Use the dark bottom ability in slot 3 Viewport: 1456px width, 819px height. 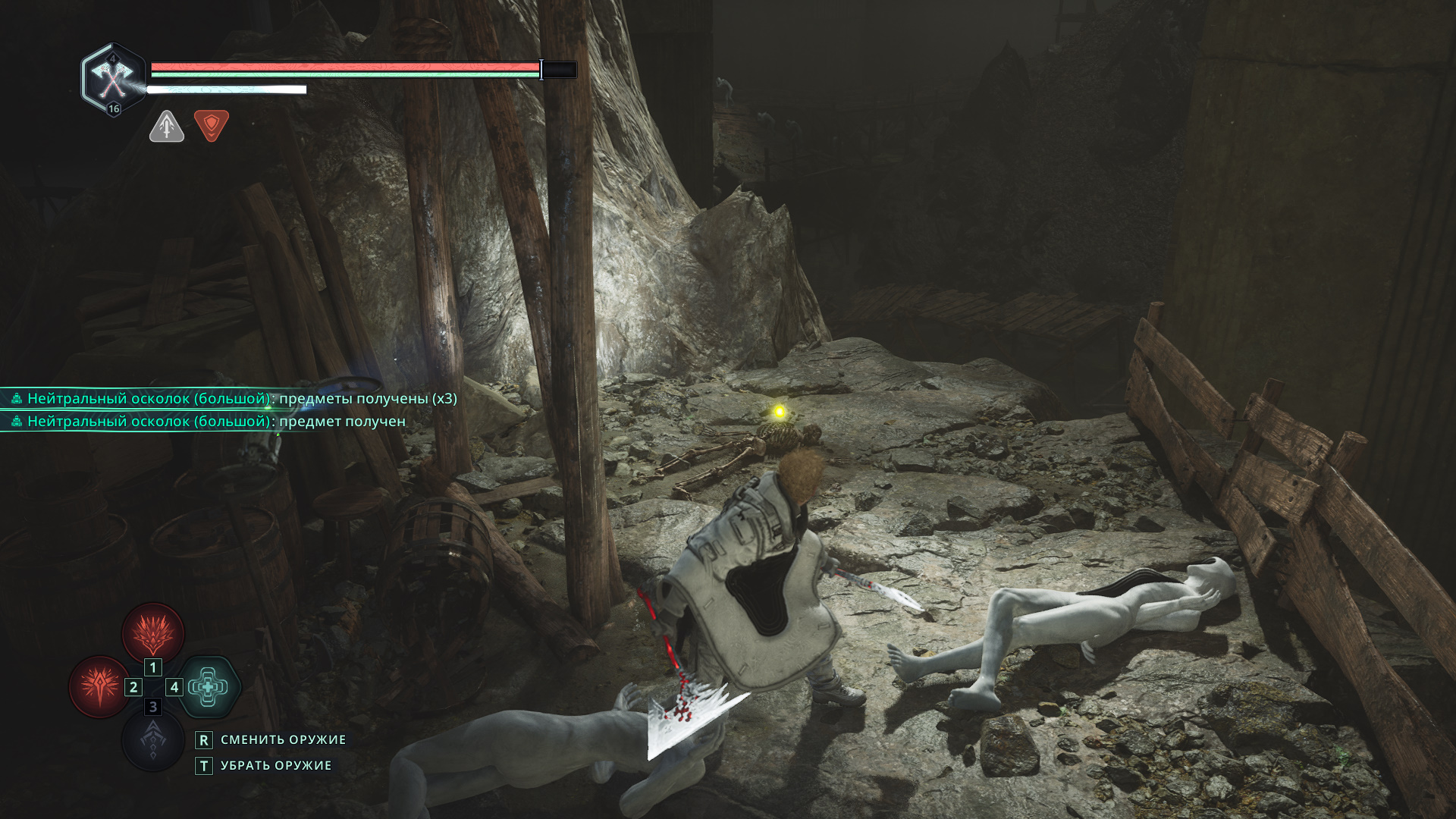pyautogui.click(x=153, y=740)
